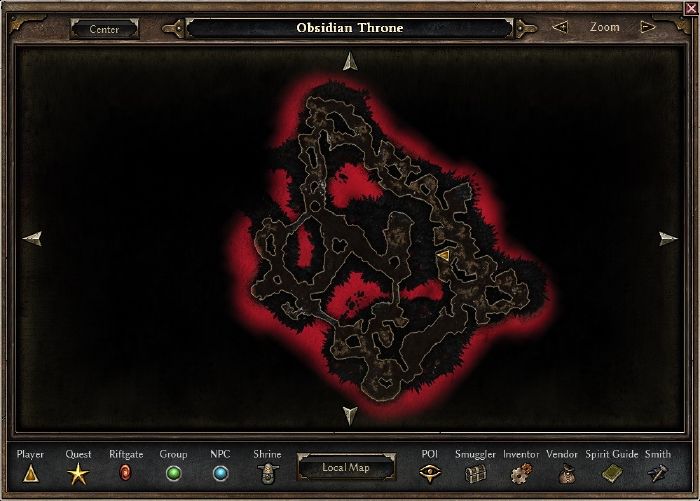Select the Smuggler chest legend icon
This screenshot has height=501, width=700.
pyautogui.click(x=475, y=474)
